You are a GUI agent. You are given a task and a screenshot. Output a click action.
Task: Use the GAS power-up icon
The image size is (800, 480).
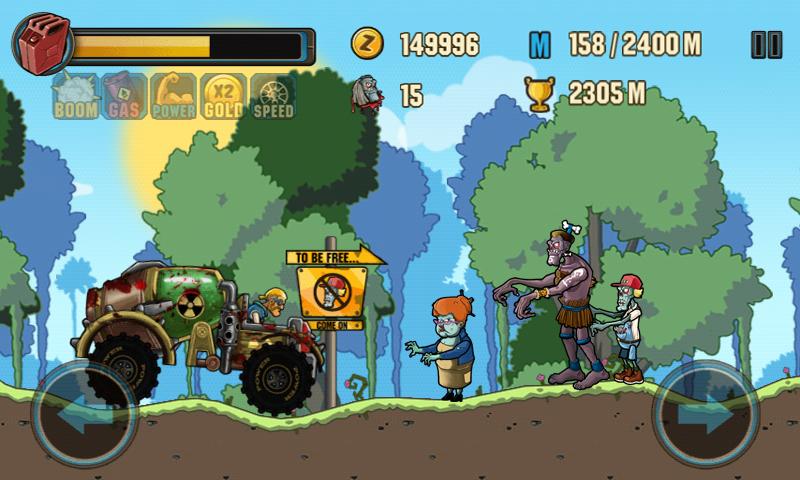coord(124,97)
